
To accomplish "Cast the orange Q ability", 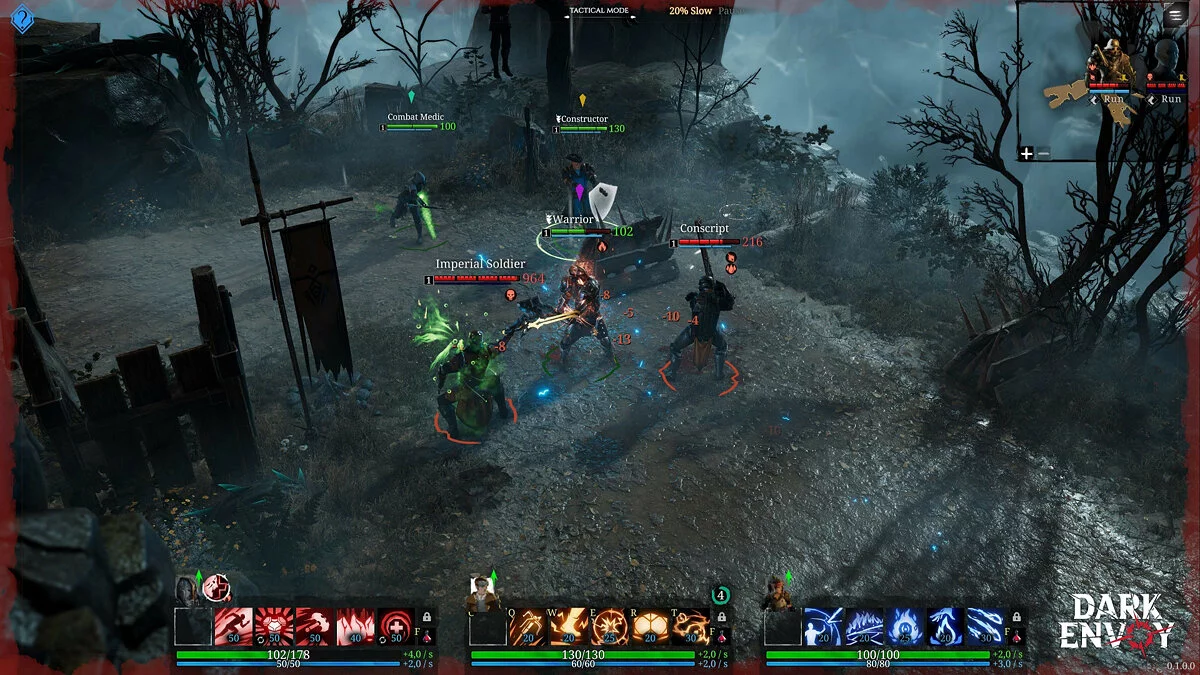I will pos(527,626).
